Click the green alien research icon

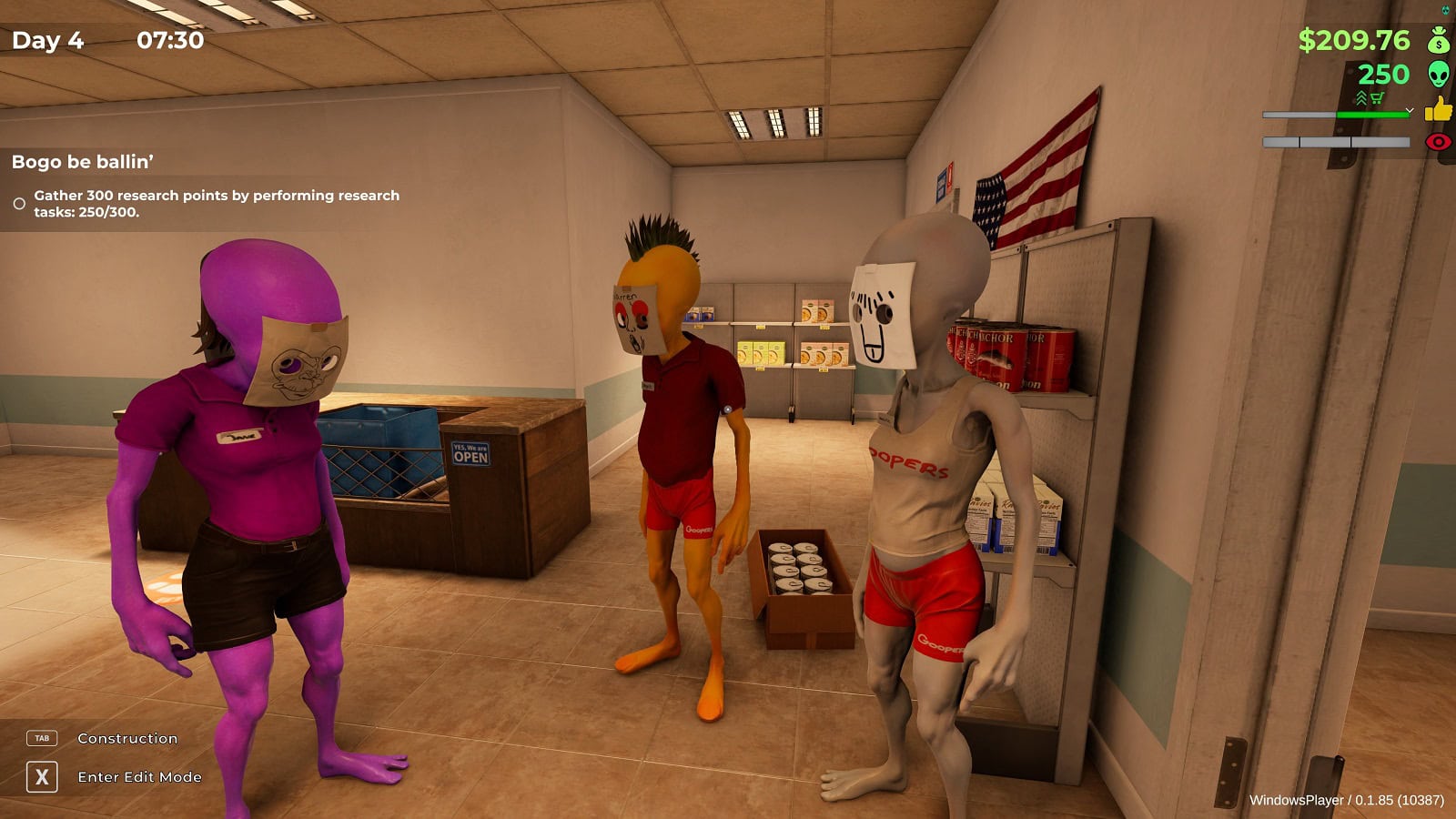coord(1439,74)
